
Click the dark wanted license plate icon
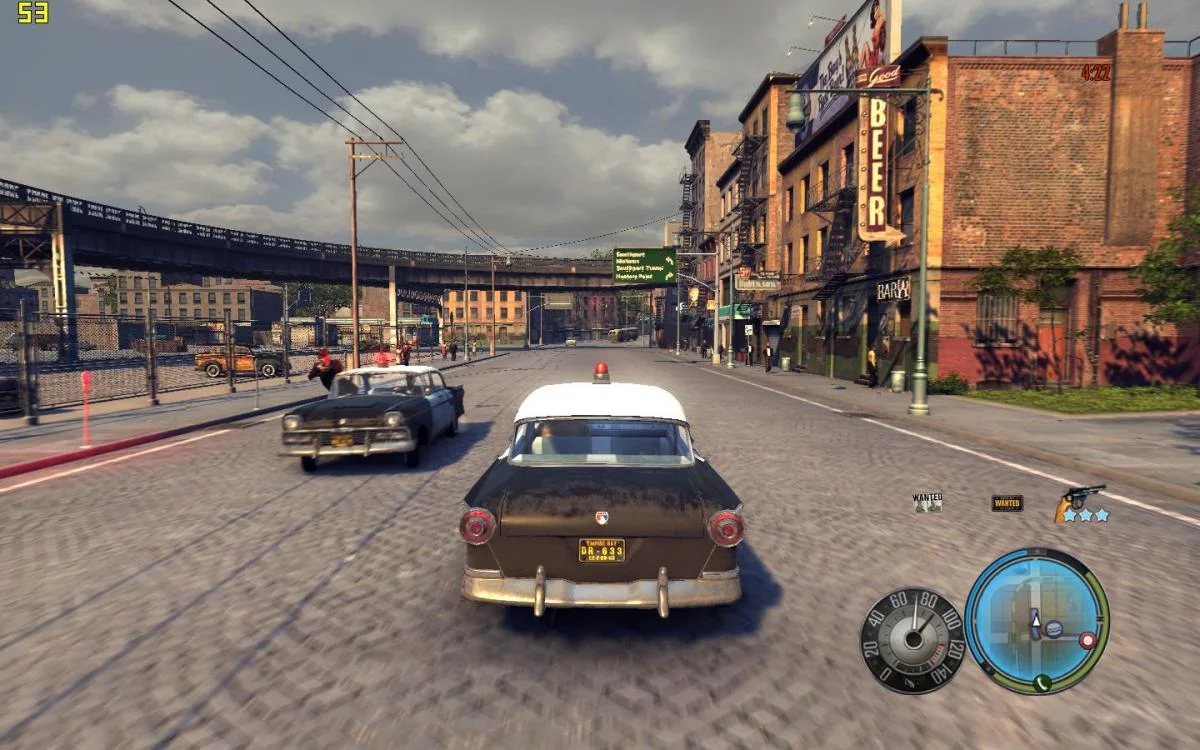(1007, 503)
